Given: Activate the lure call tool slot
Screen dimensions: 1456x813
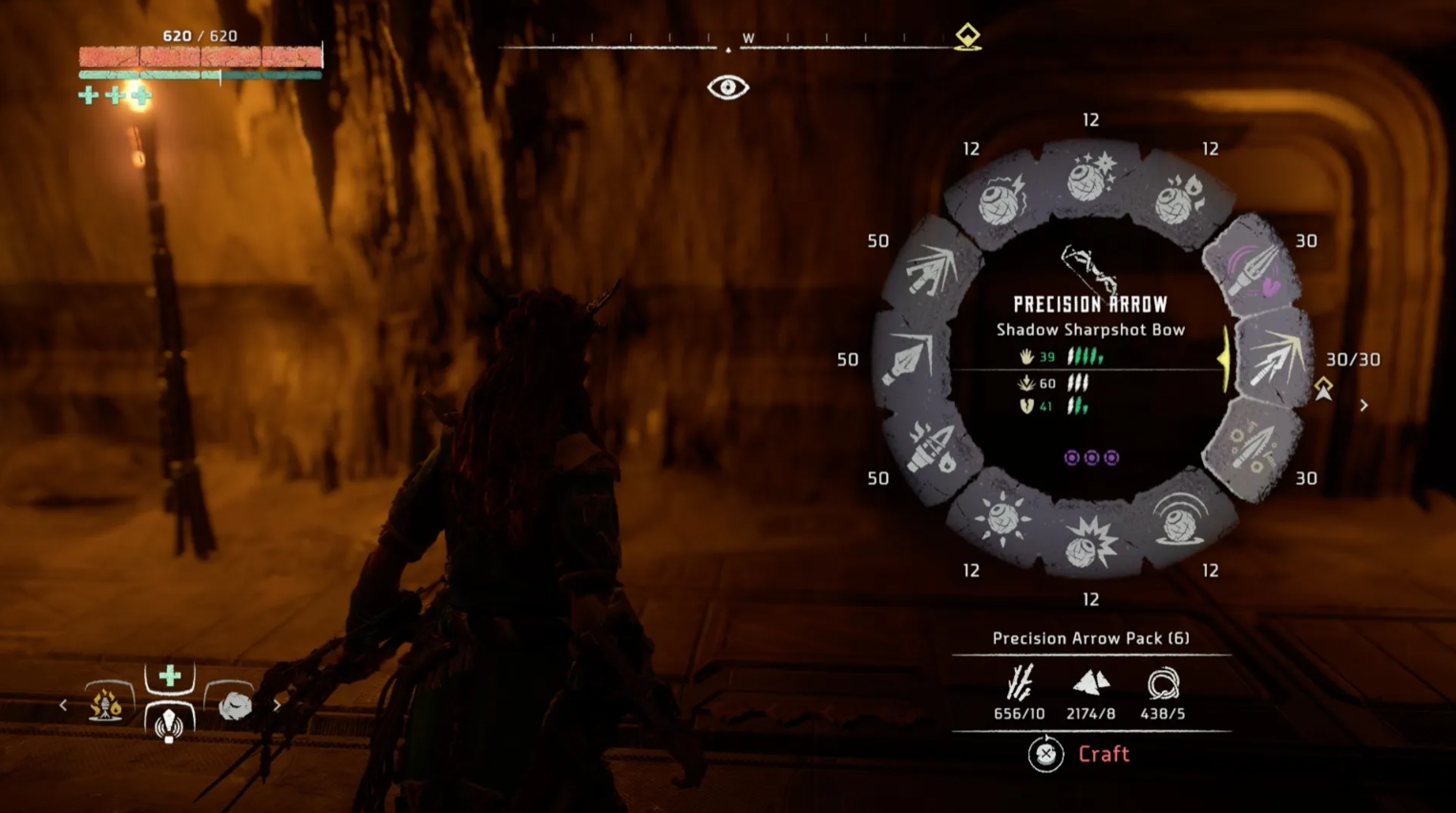Looking at the screenshot, I should tap(170, 724).
